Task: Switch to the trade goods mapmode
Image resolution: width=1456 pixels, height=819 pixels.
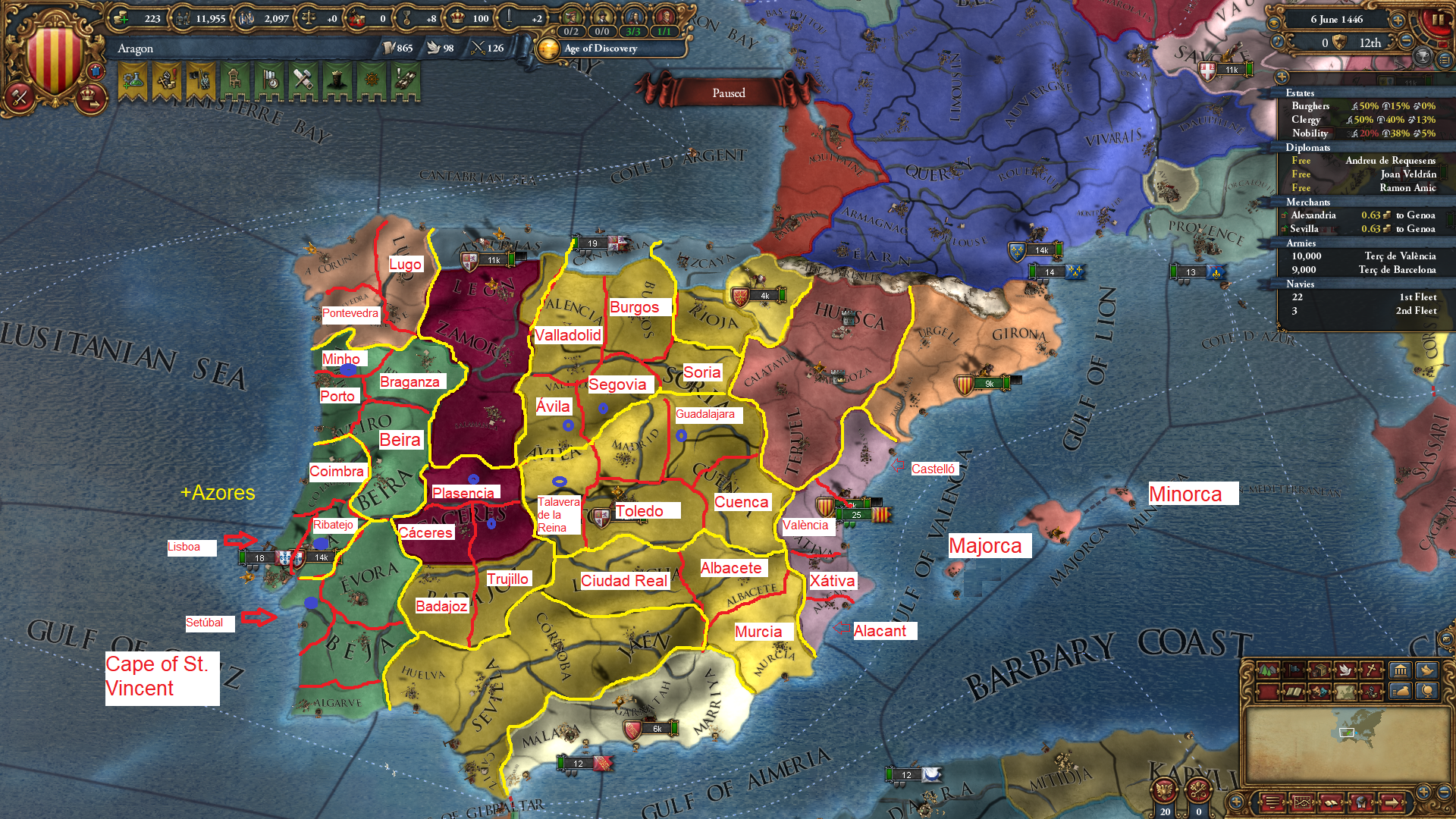Action: pos(1320,670)
